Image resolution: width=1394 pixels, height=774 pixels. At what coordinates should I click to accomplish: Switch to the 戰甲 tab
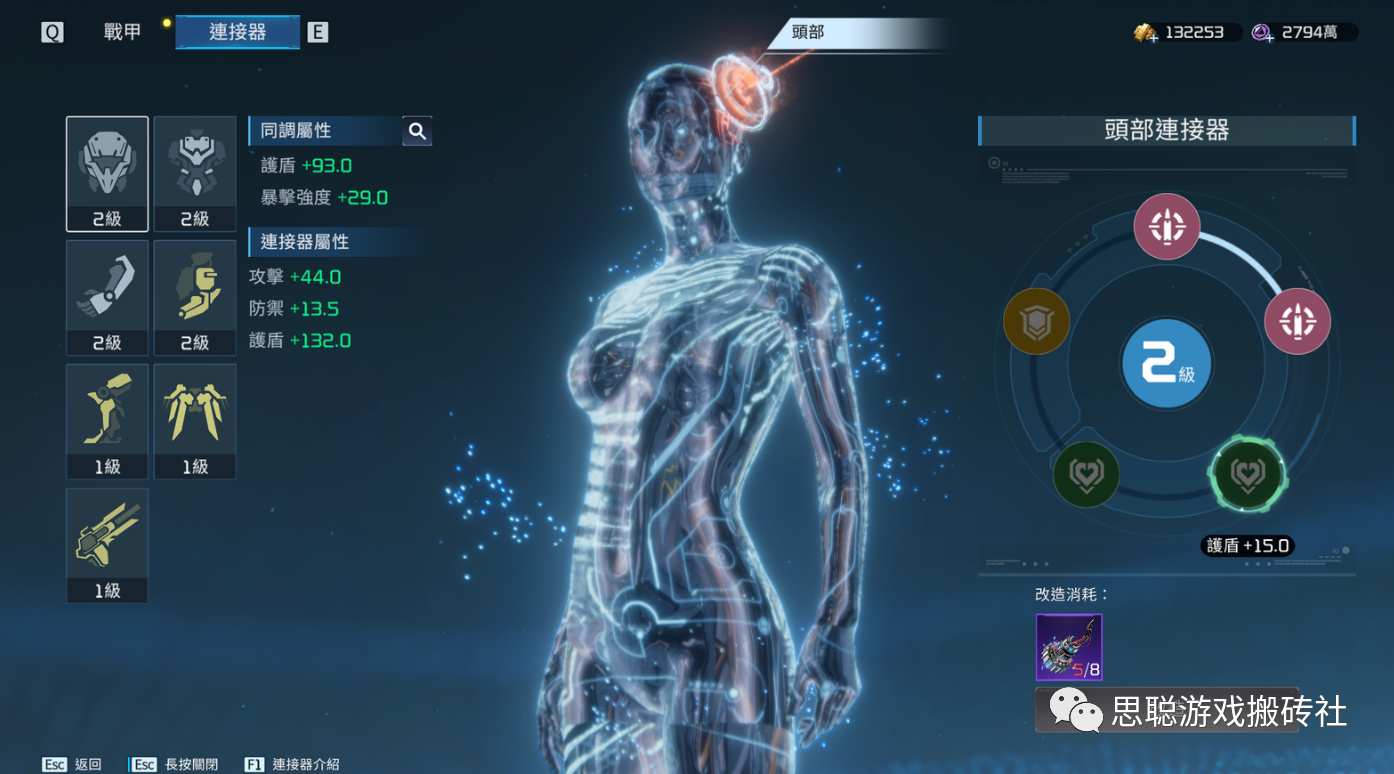click(x=122, y=32)
